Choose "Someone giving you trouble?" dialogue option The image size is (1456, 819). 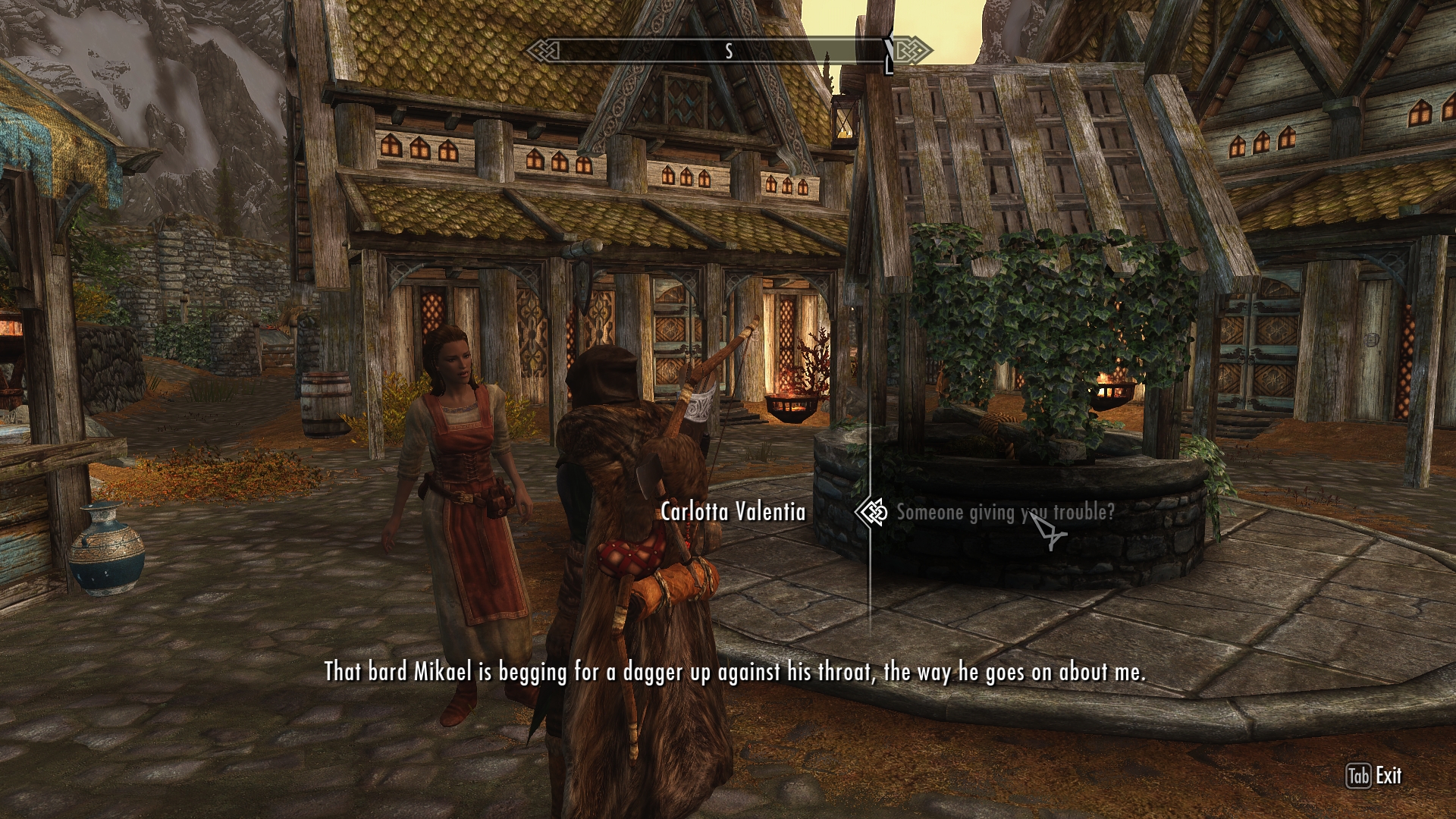pos(1005,513)
